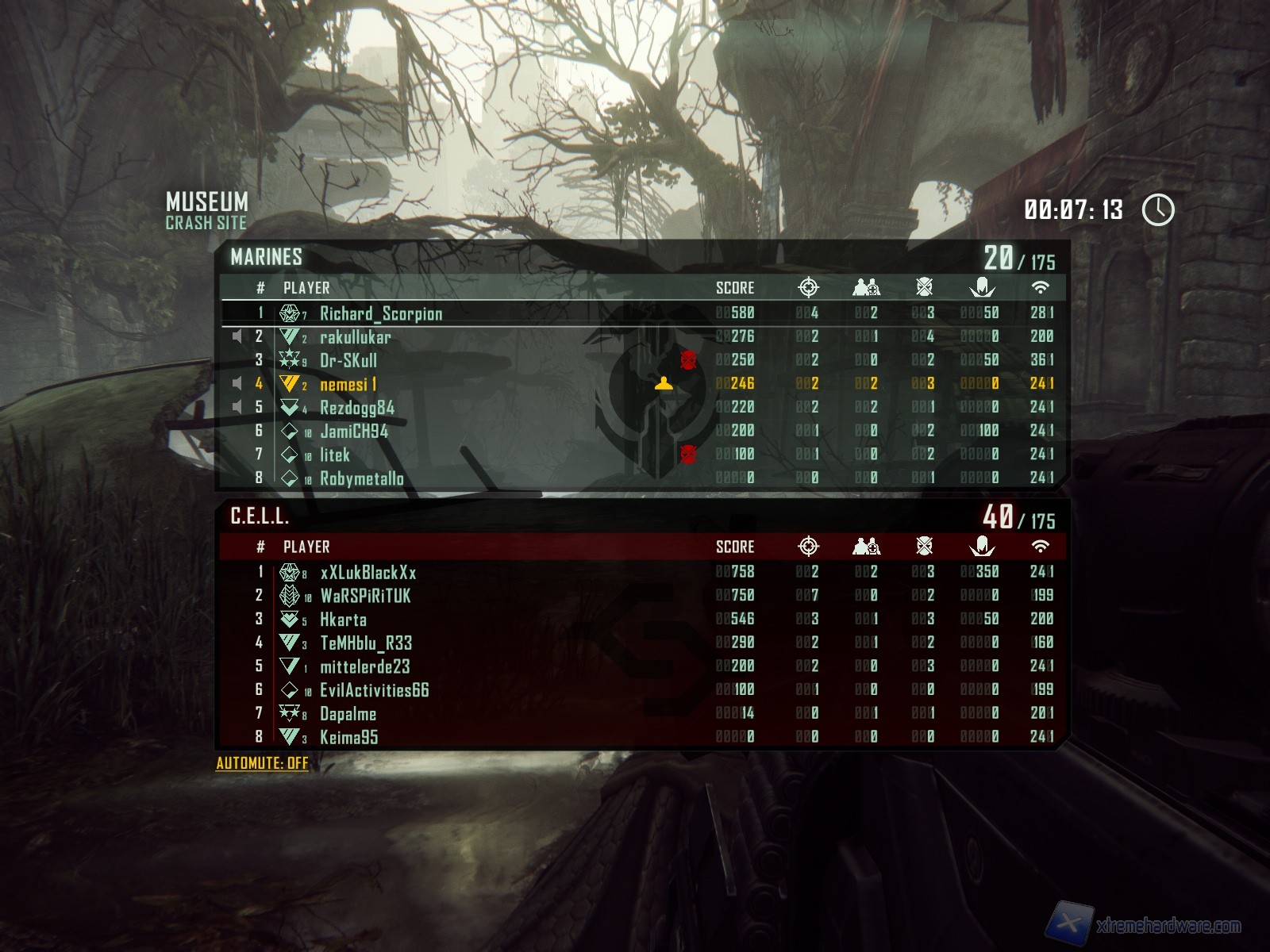
Task: Select Dapalme on the C.E.L.L. team
Action: pyautogui.click(x=348, y=714)
